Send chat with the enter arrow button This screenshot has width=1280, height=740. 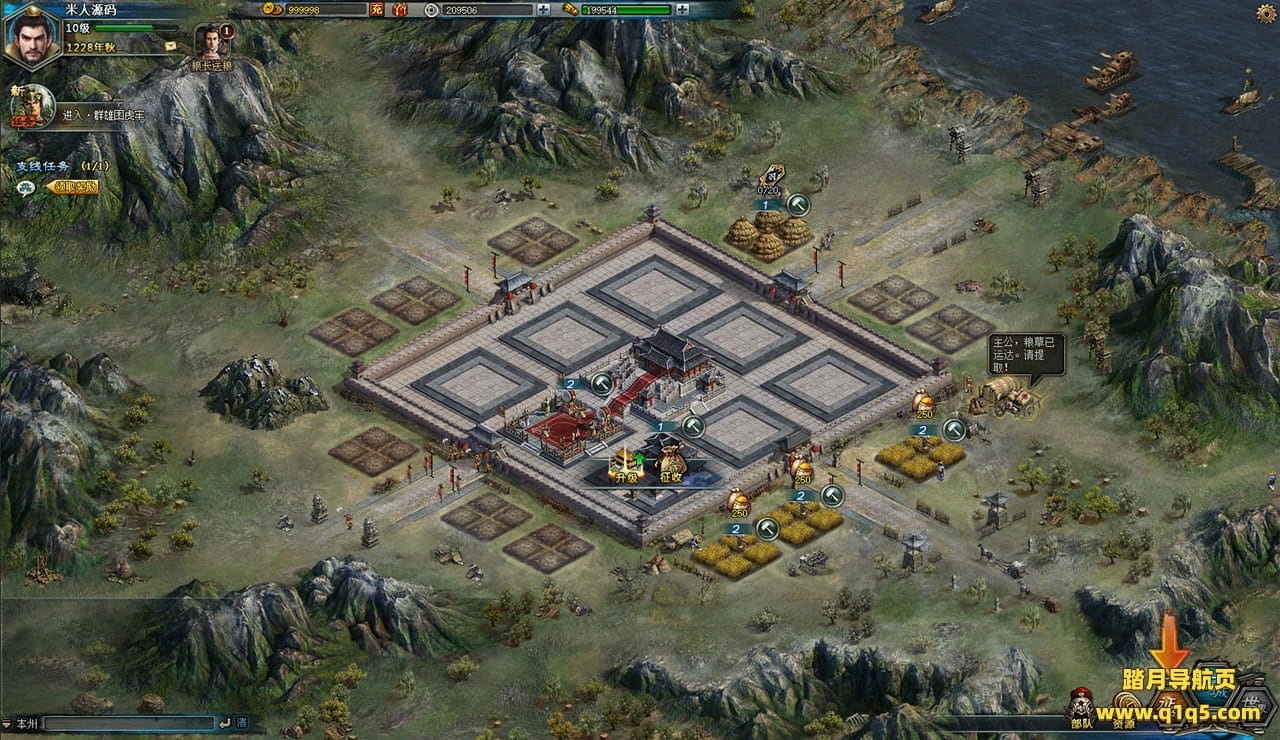(x=224, y=722)
